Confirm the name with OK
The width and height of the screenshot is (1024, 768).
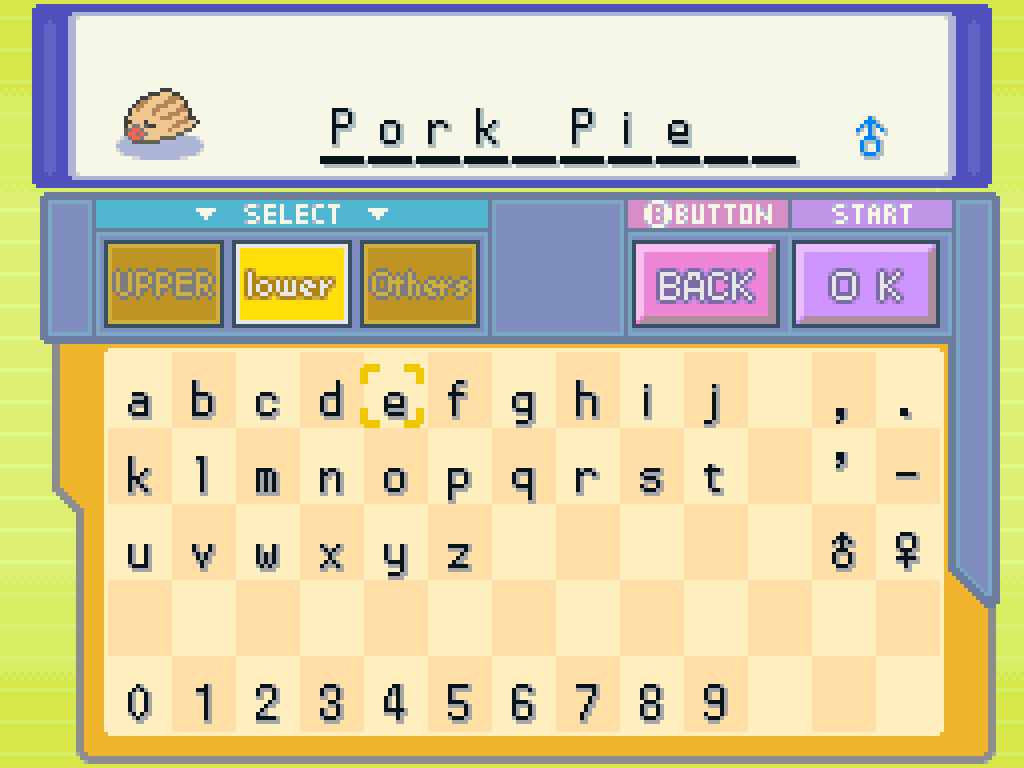pyautogui.click(x=866, y=285)
